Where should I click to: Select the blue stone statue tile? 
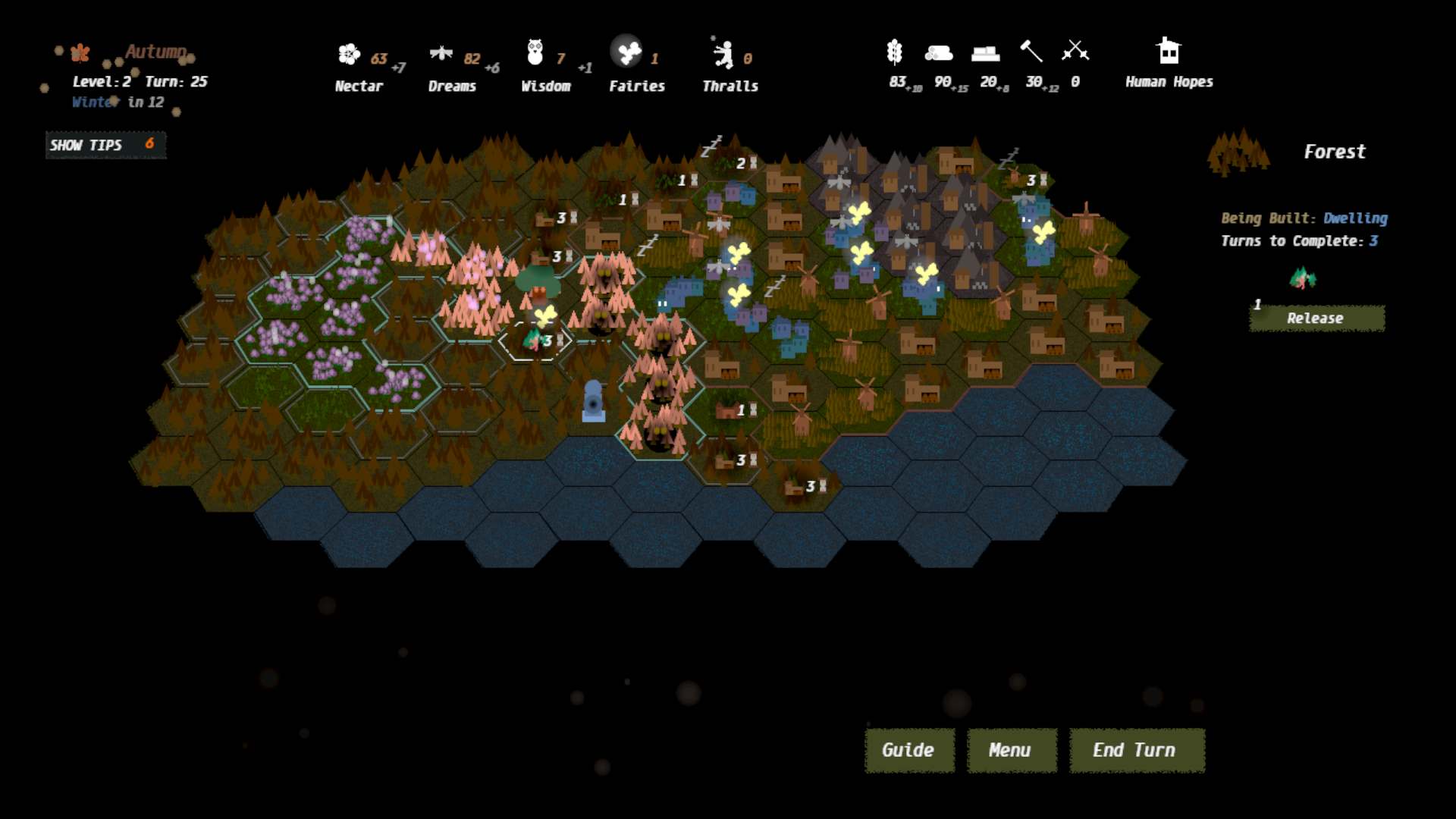(x=593, y=400)
